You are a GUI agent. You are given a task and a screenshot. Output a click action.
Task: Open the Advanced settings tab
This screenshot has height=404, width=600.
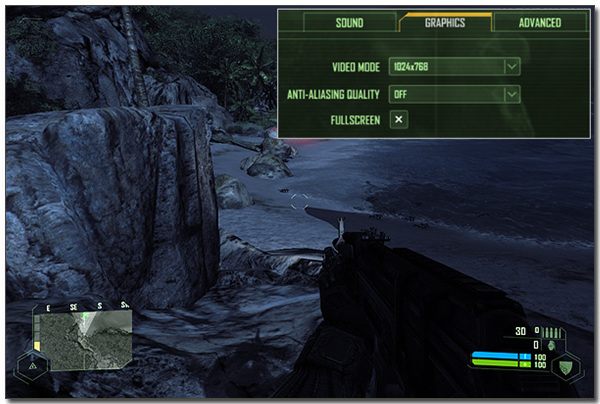(x=539, y=22)
